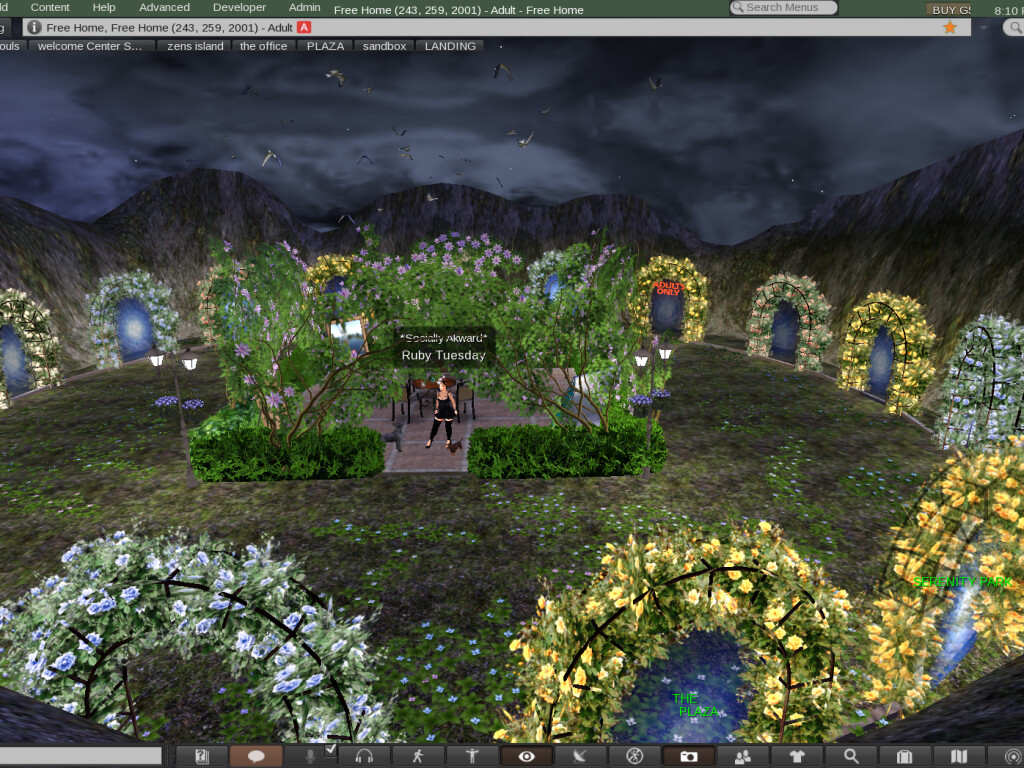
Task: Select the sandbox favorite landmark
Action: [384, 46]
